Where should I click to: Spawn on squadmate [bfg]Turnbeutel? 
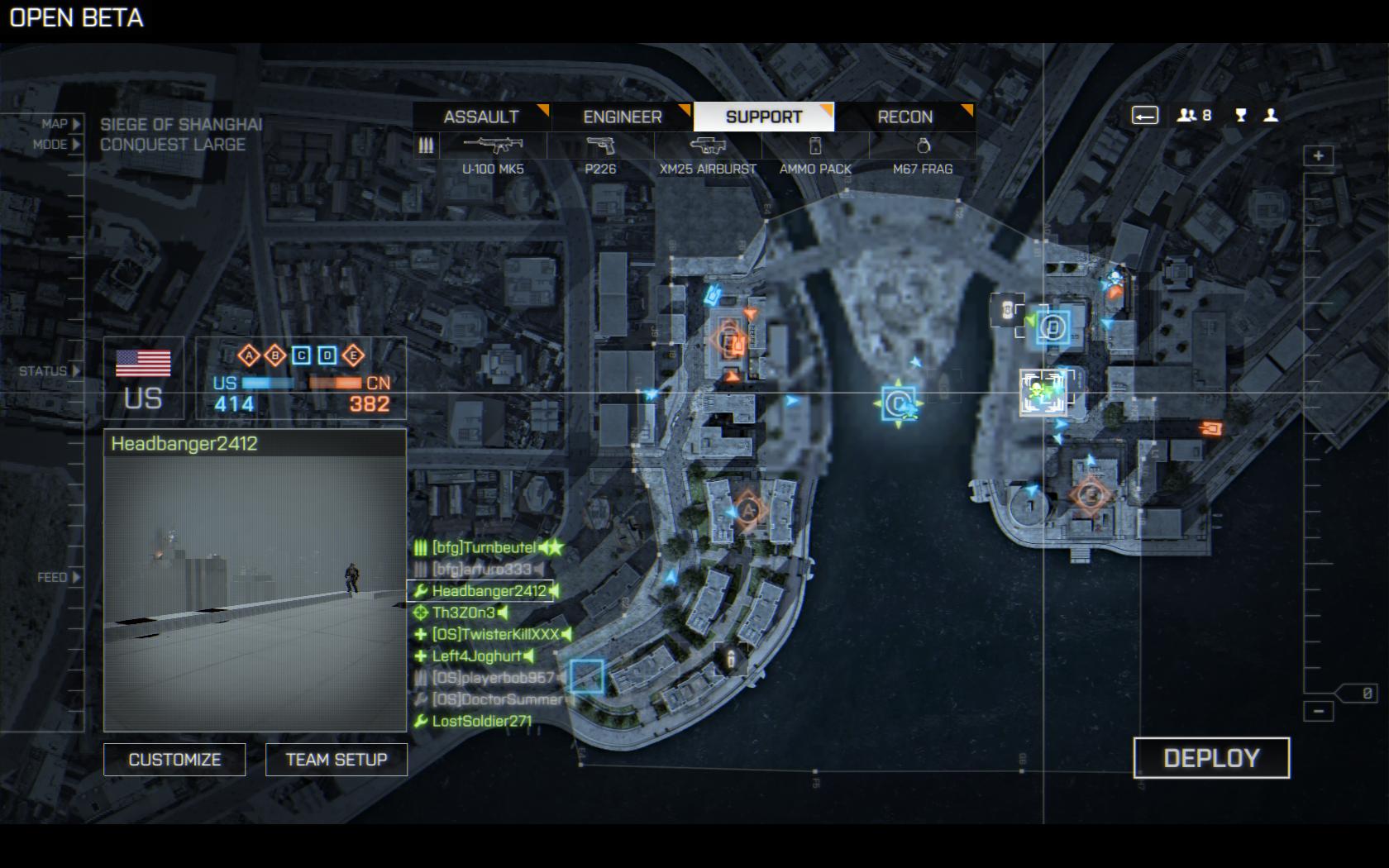[484, 547]
